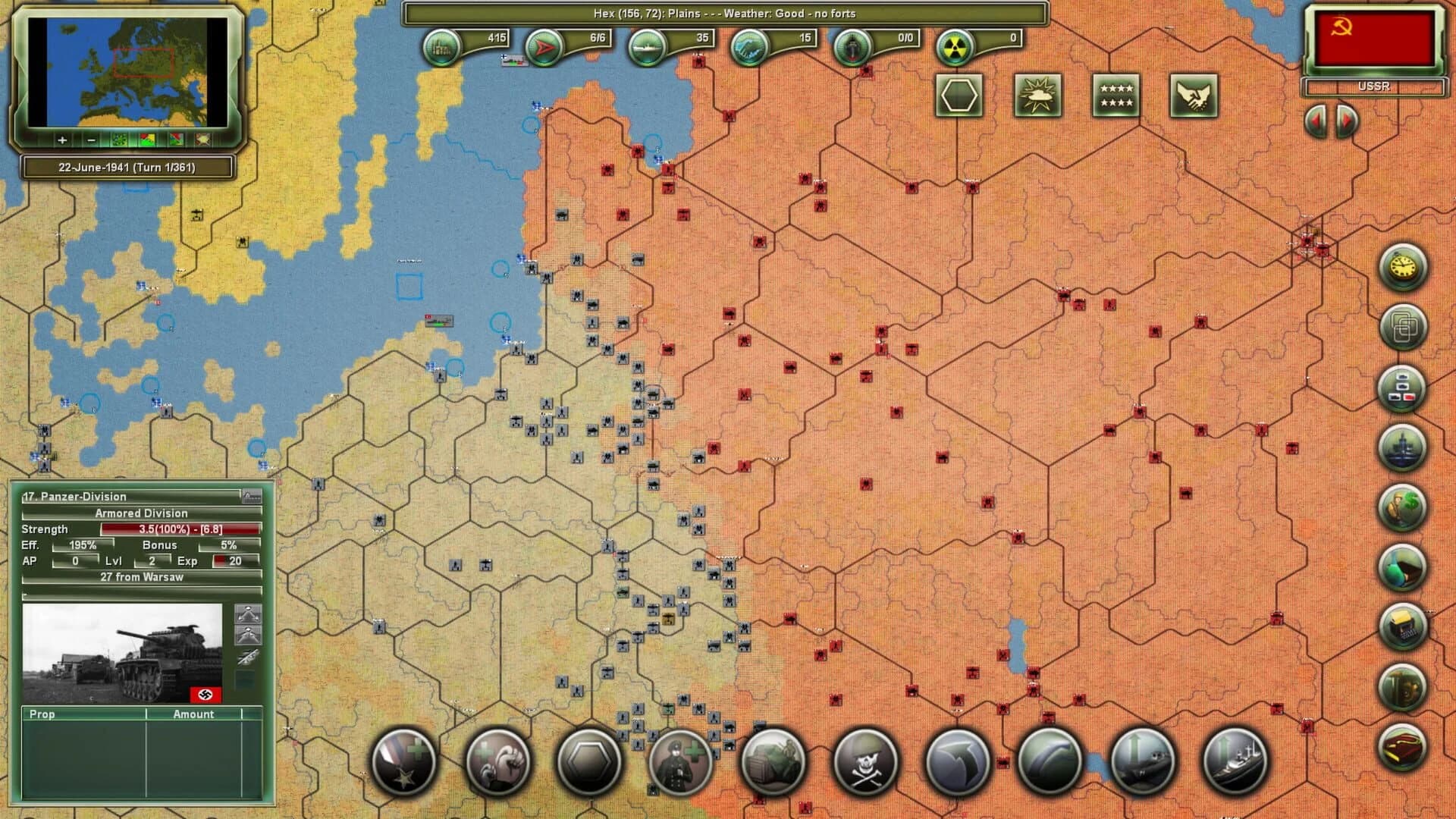Switch minimap to political view
Screen dimensions: 1456x819
tap(147, 140)
